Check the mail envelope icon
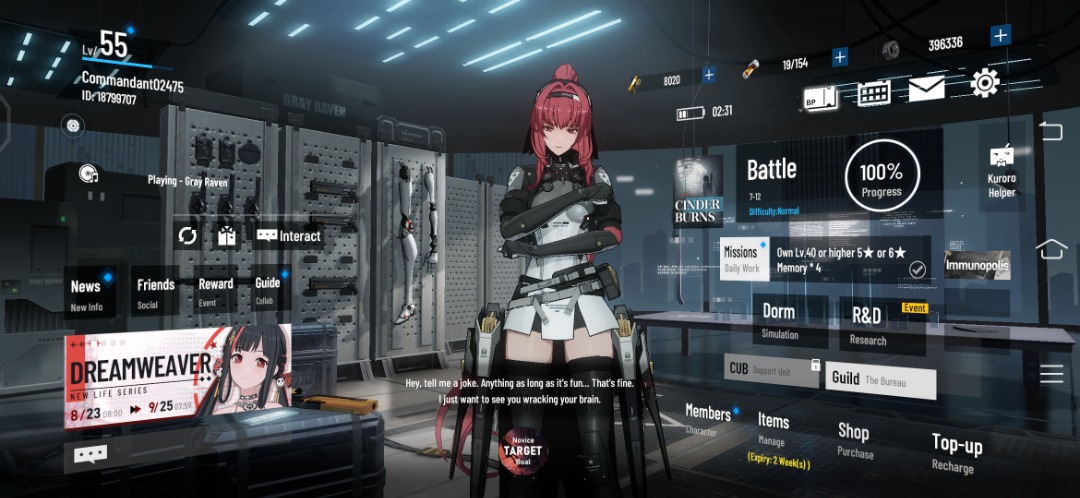 [926, 89]
